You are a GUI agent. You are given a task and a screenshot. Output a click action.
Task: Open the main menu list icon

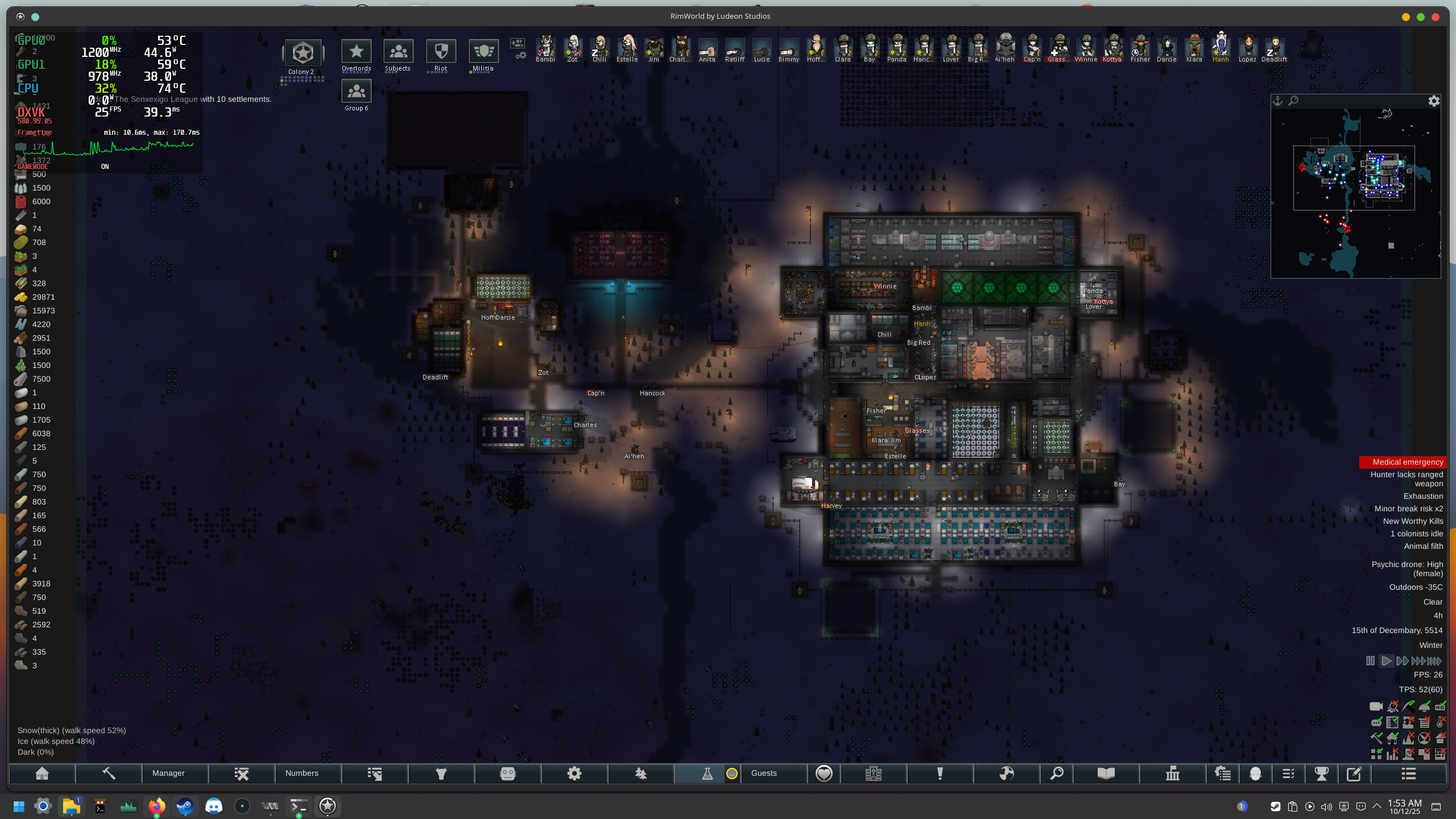click(x=1408, y=773)
